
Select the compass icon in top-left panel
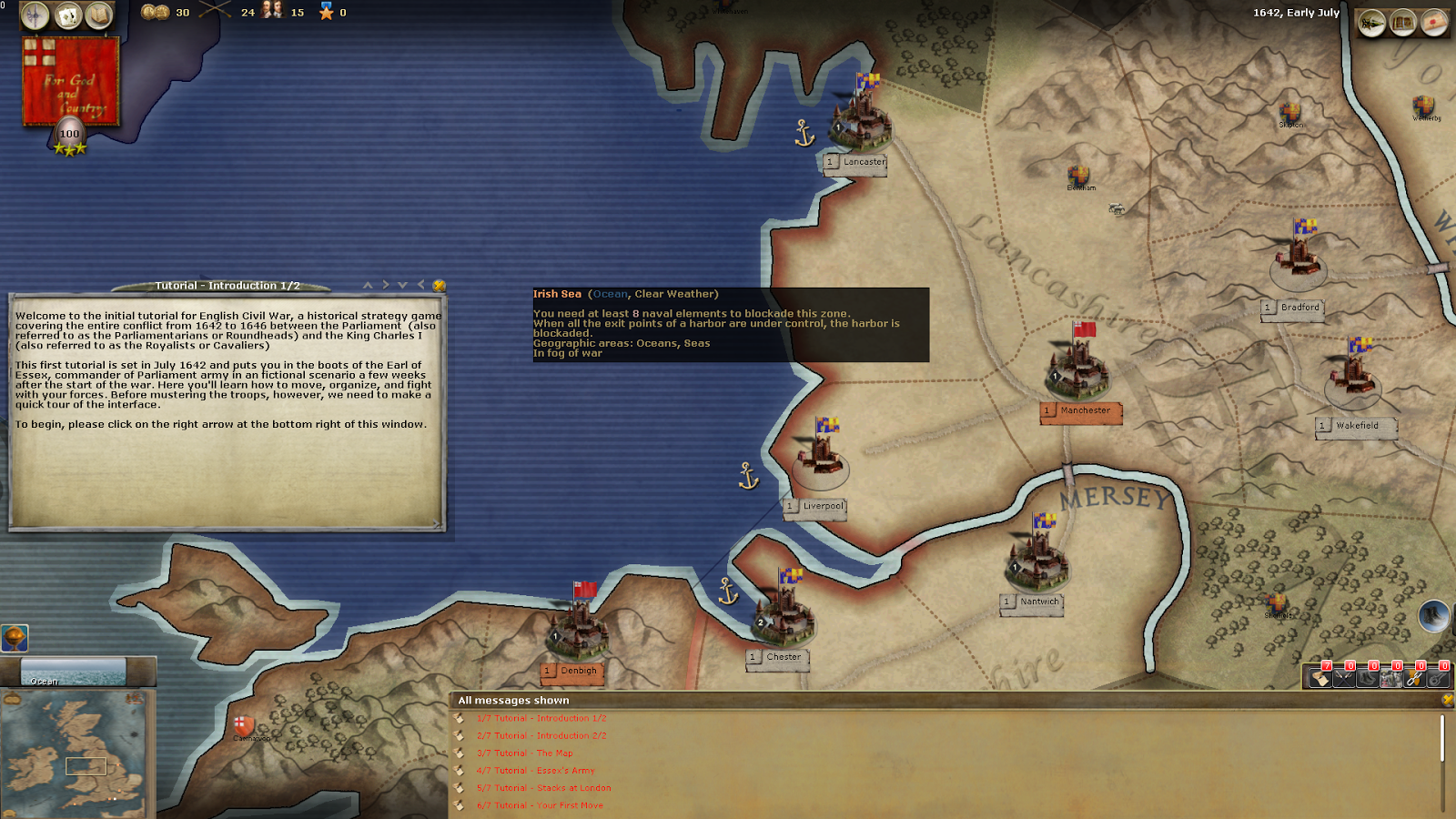(x=35, y=15)
